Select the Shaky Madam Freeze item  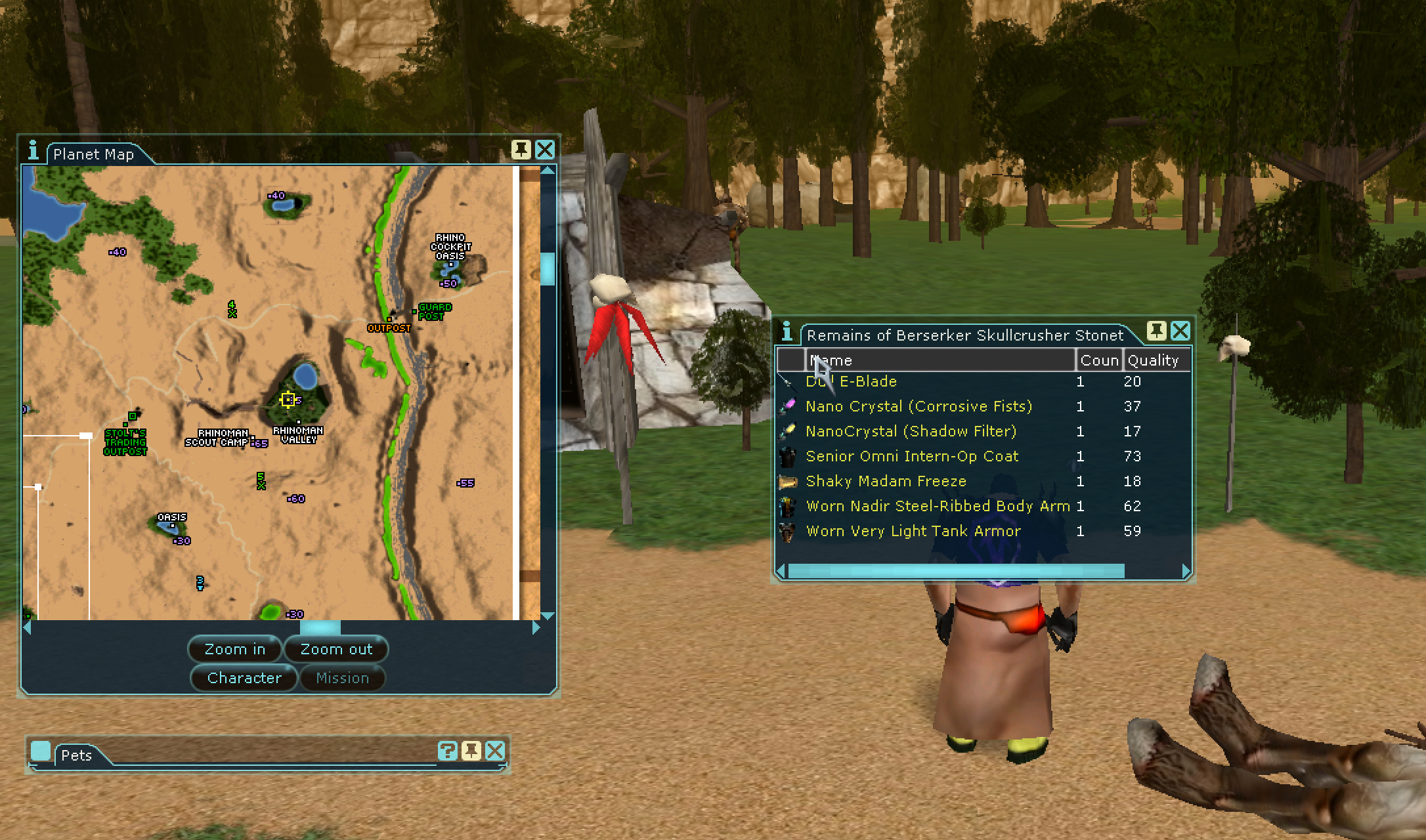point(886,481)
